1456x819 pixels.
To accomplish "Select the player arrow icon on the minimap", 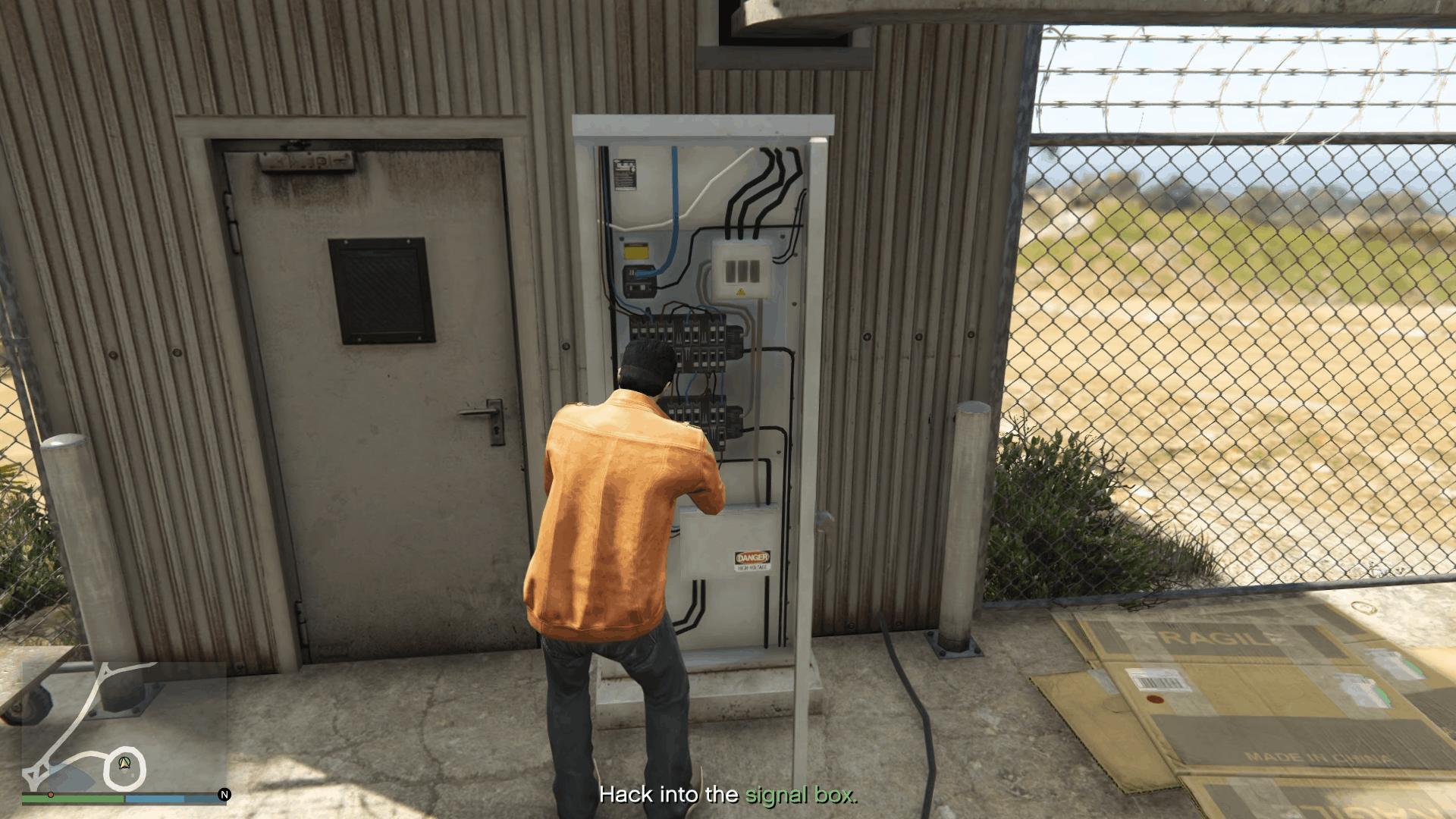I will (124, 764).
